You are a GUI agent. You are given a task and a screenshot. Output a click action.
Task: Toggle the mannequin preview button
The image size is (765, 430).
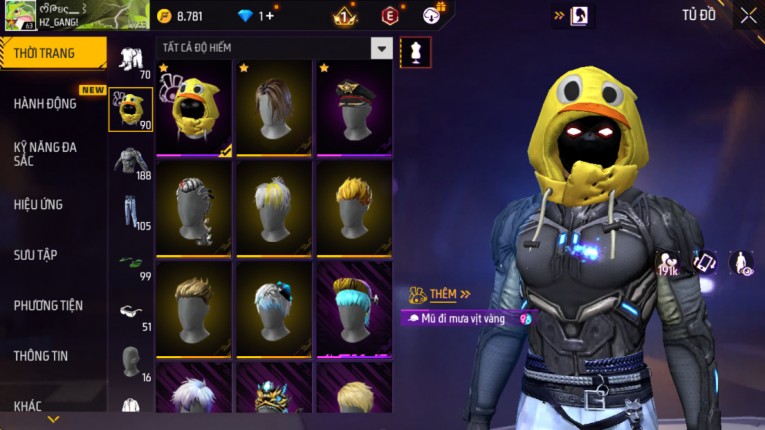(x=415, y=52)
